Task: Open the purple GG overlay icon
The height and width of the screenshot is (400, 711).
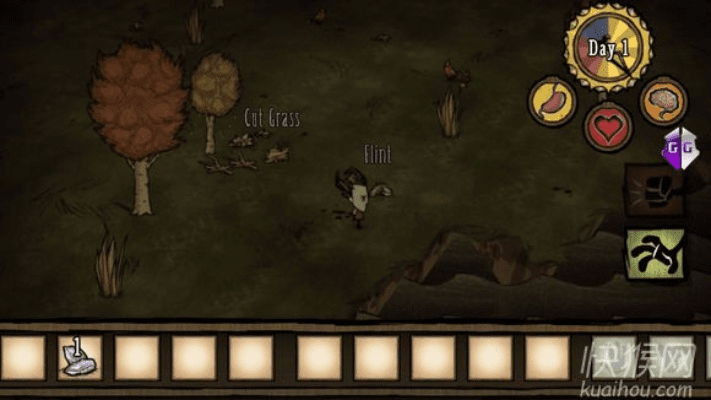Action: pyautogui.click(x=677, y=150)
